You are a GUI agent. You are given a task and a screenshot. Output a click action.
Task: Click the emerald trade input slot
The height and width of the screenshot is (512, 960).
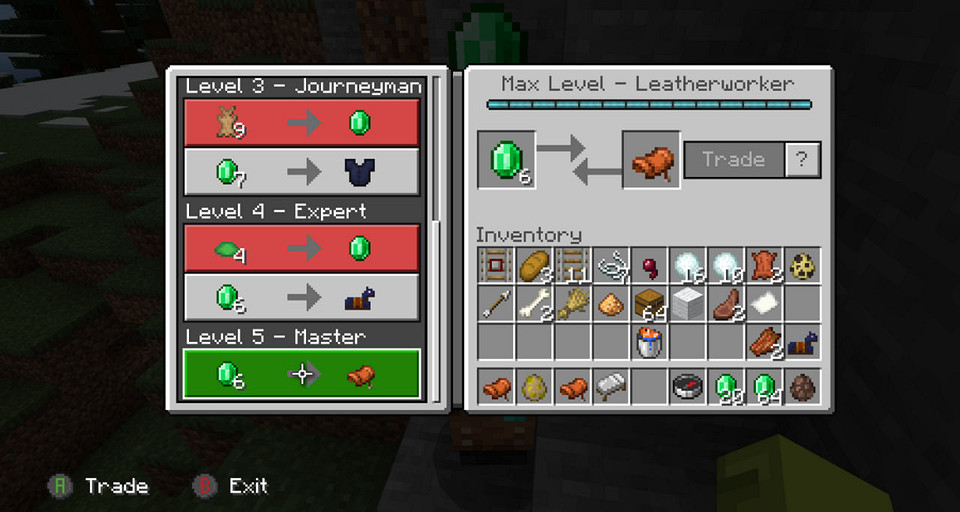[x=506, y=160]
